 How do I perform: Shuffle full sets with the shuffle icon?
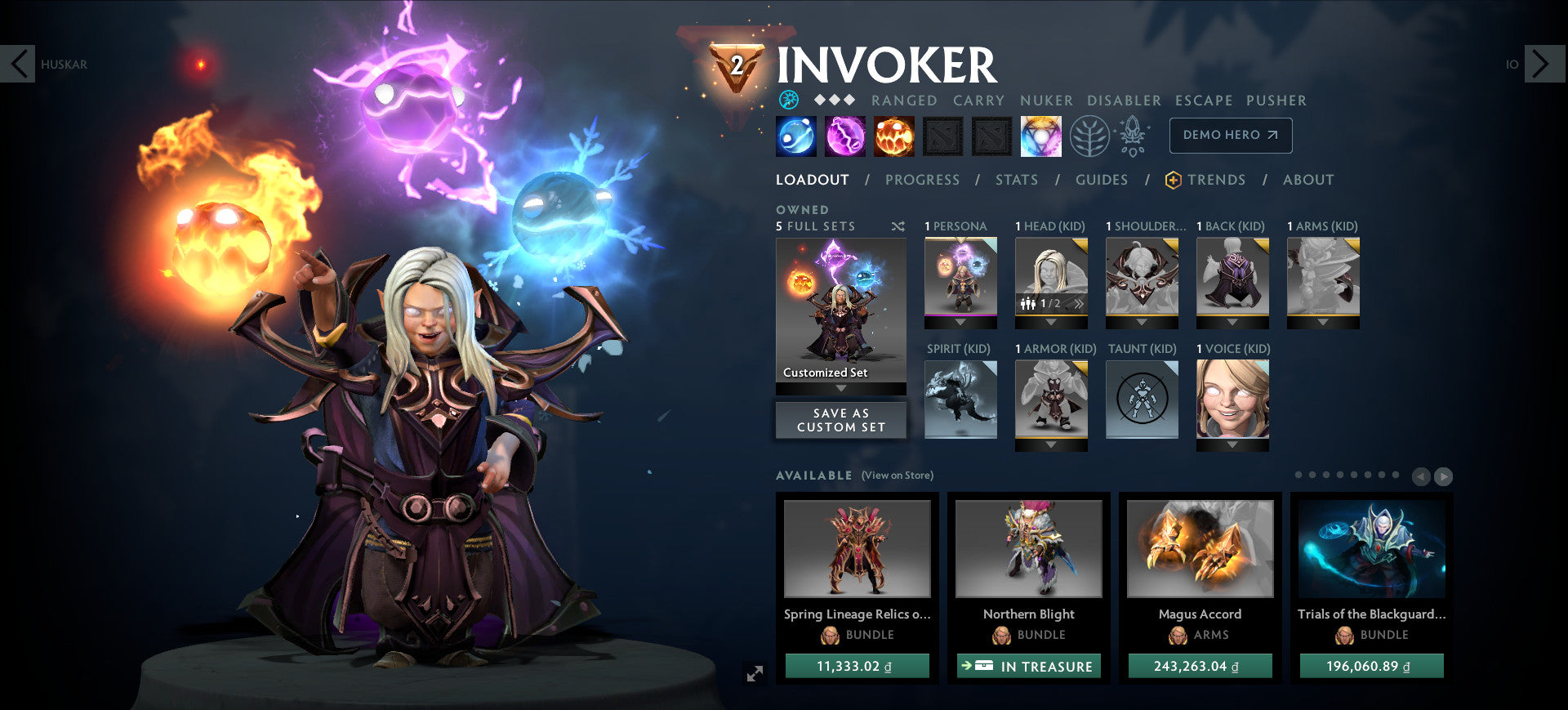coord(899,226)
